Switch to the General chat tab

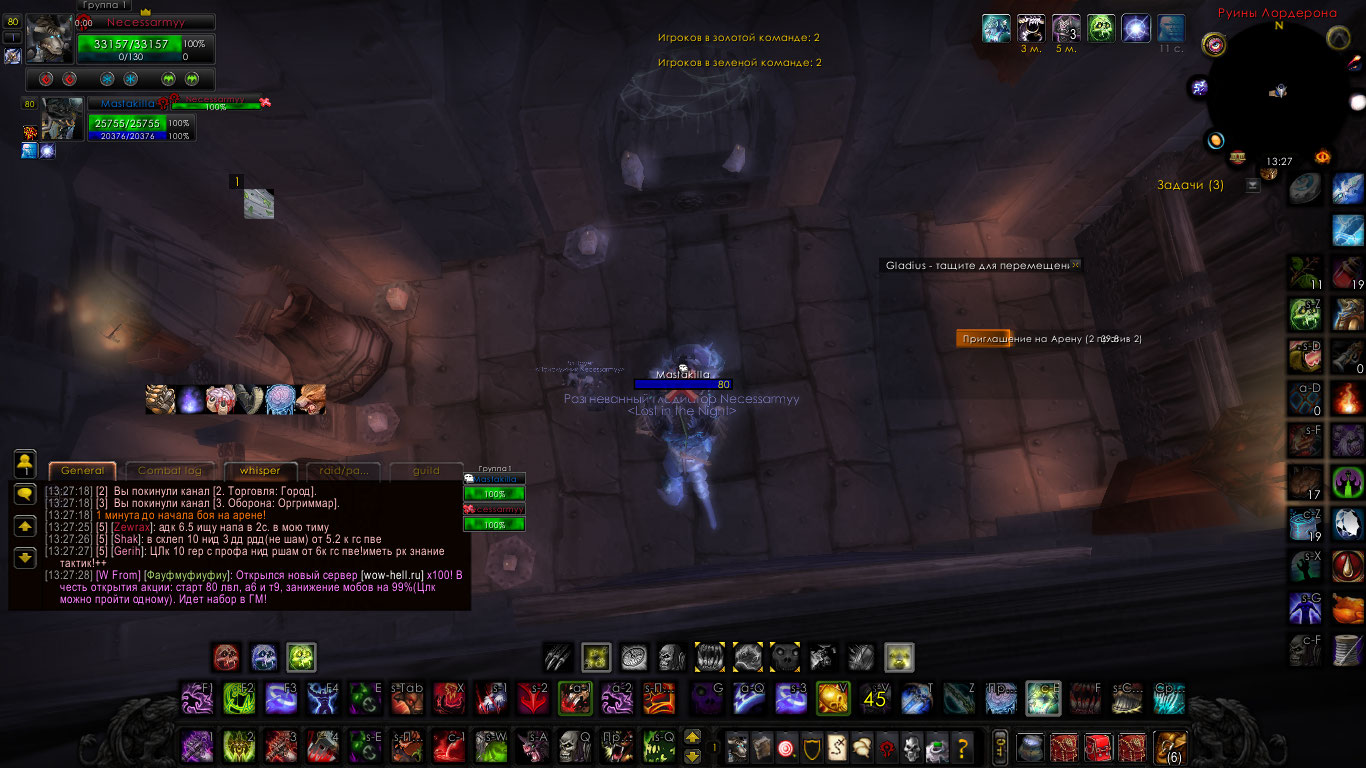pos(82,471)
